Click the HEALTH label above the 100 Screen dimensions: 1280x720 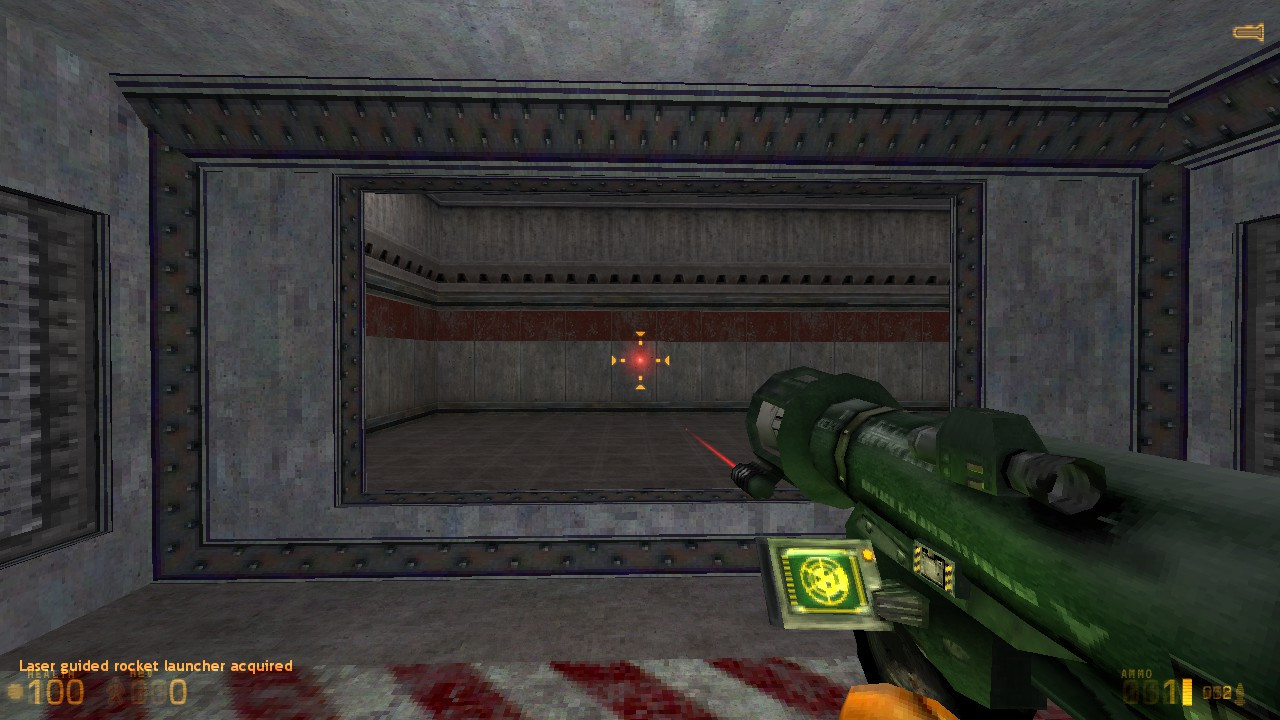click(x=48, y=675)
